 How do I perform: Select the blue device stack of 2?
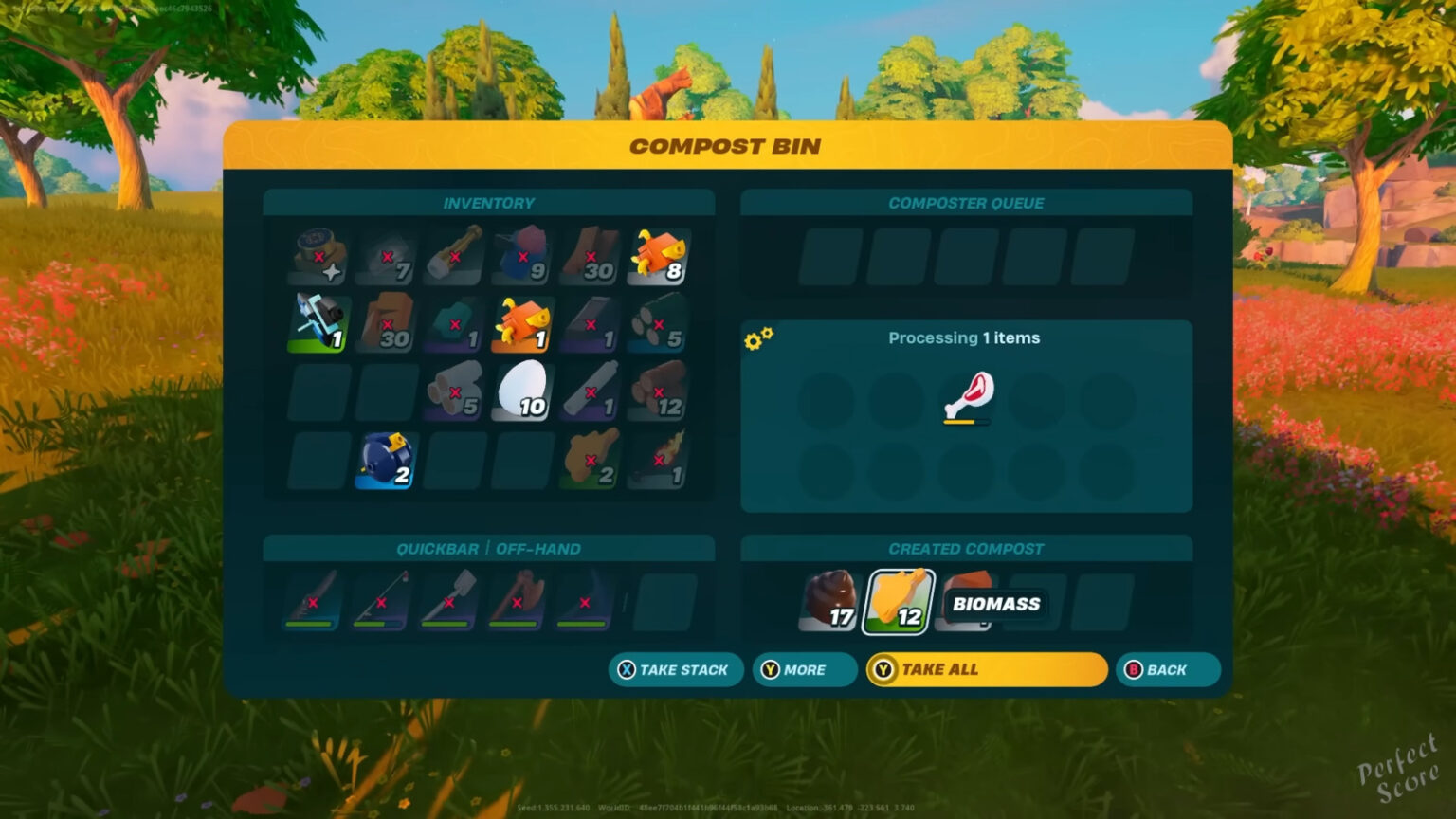click(x=386, y=460)
